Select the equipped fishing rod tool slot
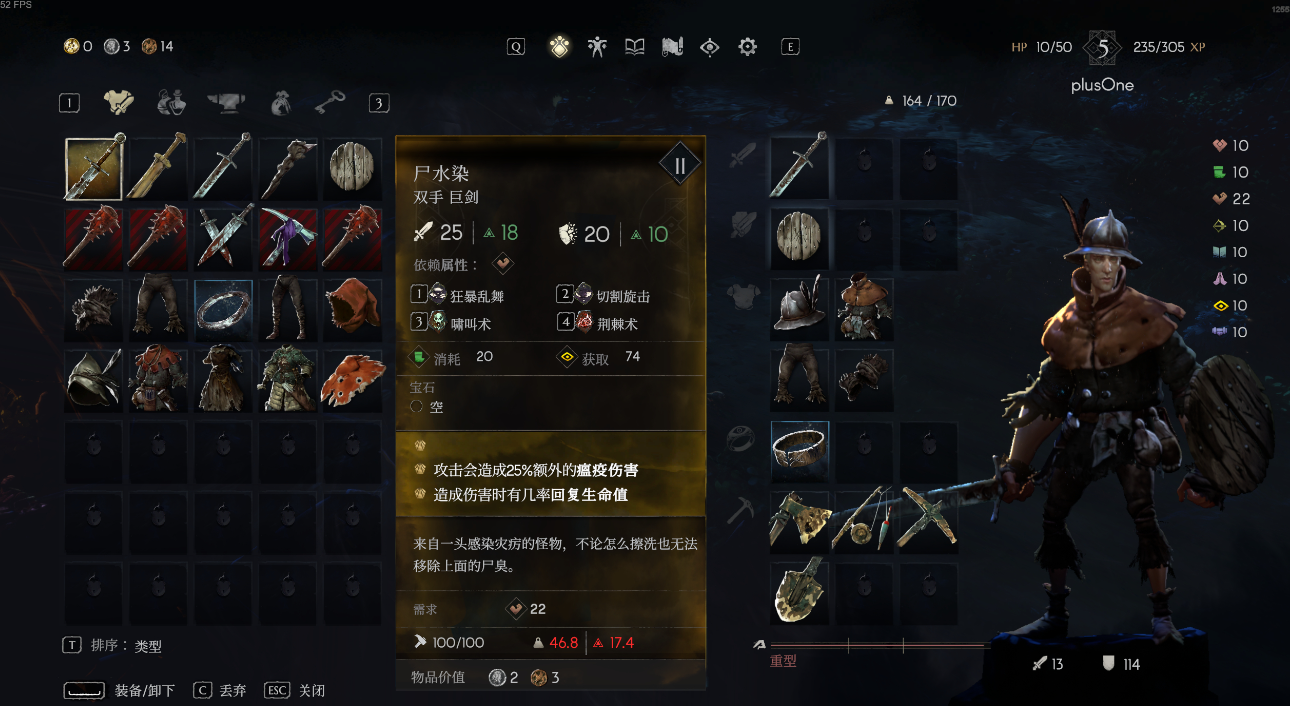The image size is (1290, 706). point(863,521)
